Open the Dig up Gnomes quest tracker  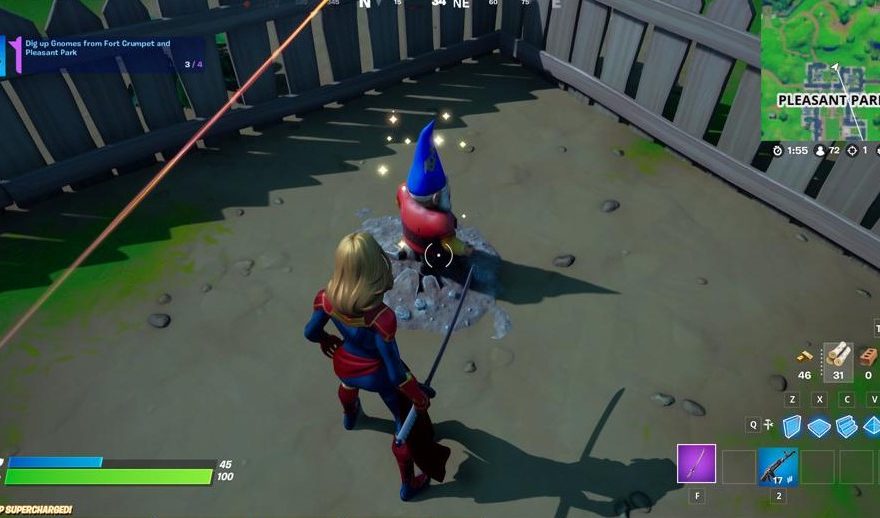point(104,55)
